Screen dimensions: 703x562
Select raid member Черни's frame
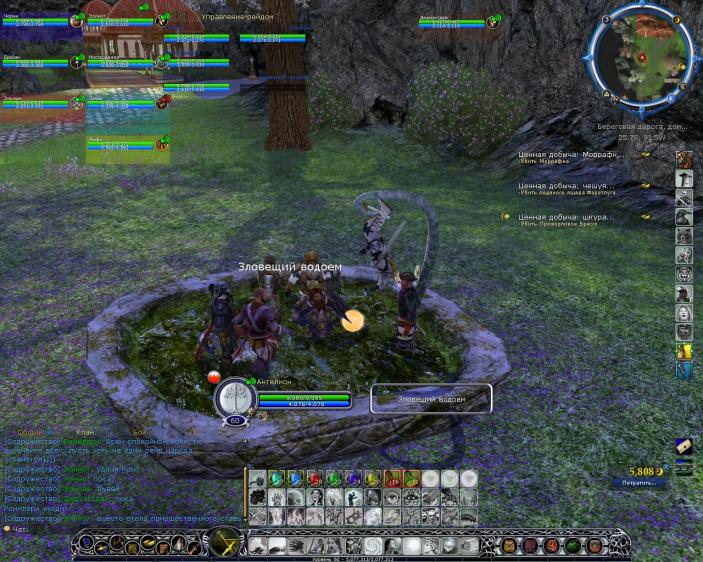[34, 20]
